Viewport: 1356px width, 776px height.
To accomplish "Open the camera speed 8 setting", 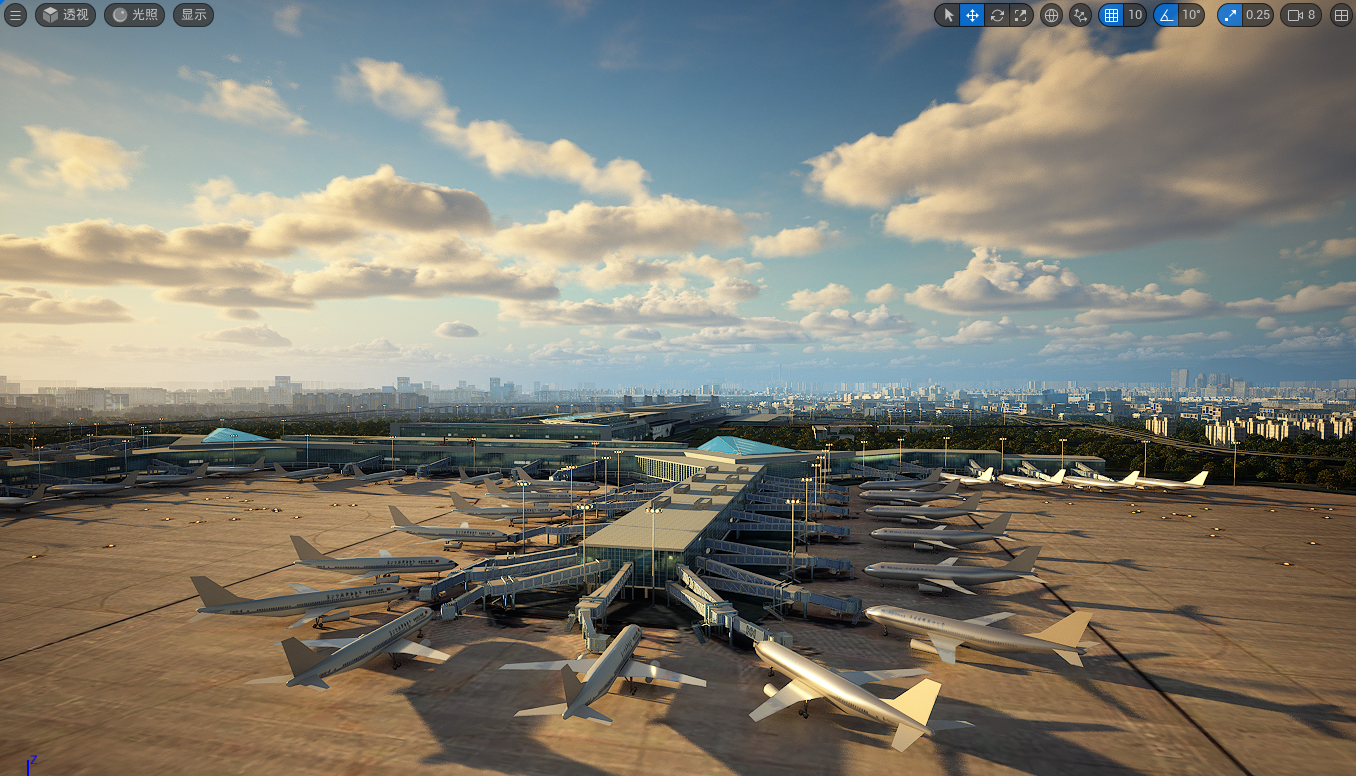I will [x=1301, y=15].
